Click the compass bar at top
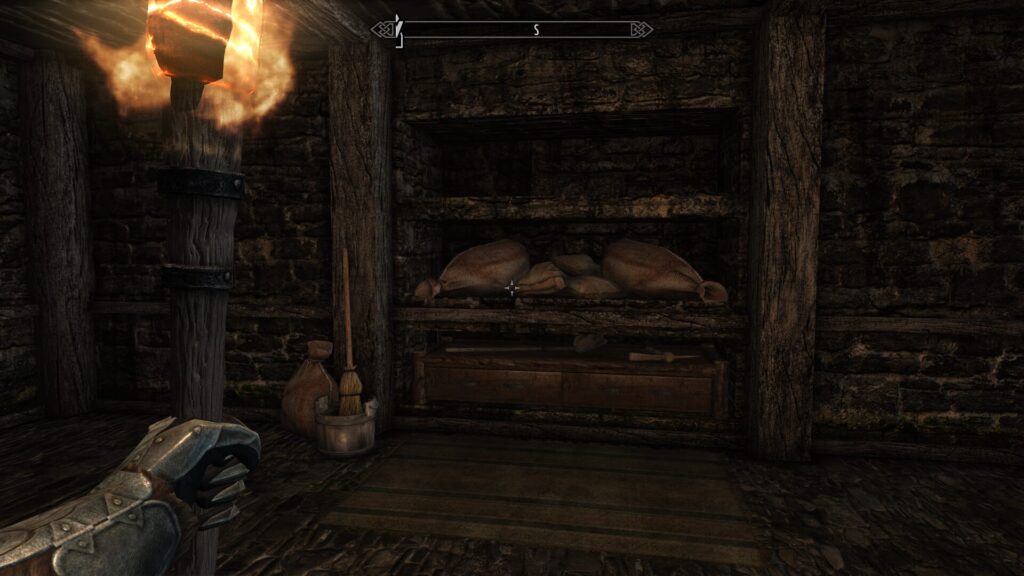 click(x=512, y=30)
